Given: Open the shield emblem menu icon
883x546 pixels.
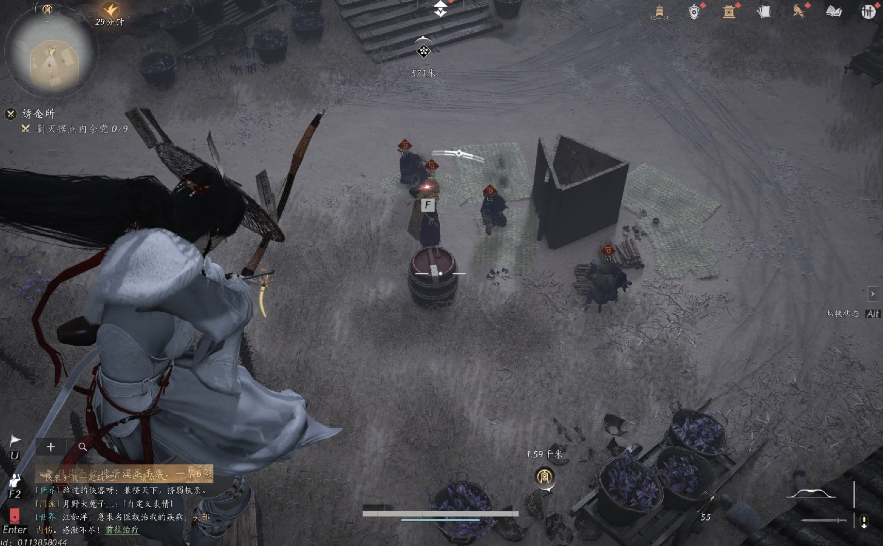Looking at the screenshot, I should coord(694,11).
